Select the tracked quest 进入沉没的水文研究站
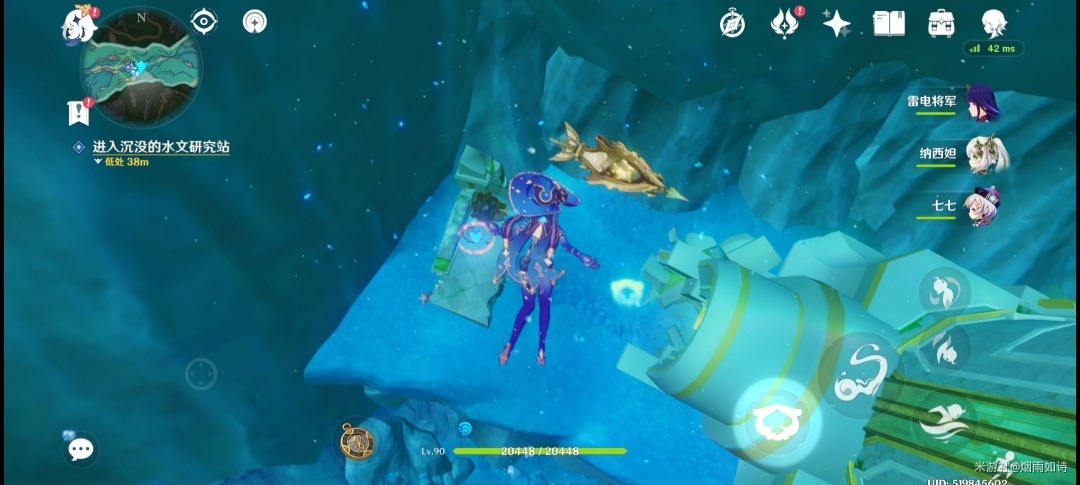Viewport: 1080px width, 485px height. point(161,147)
